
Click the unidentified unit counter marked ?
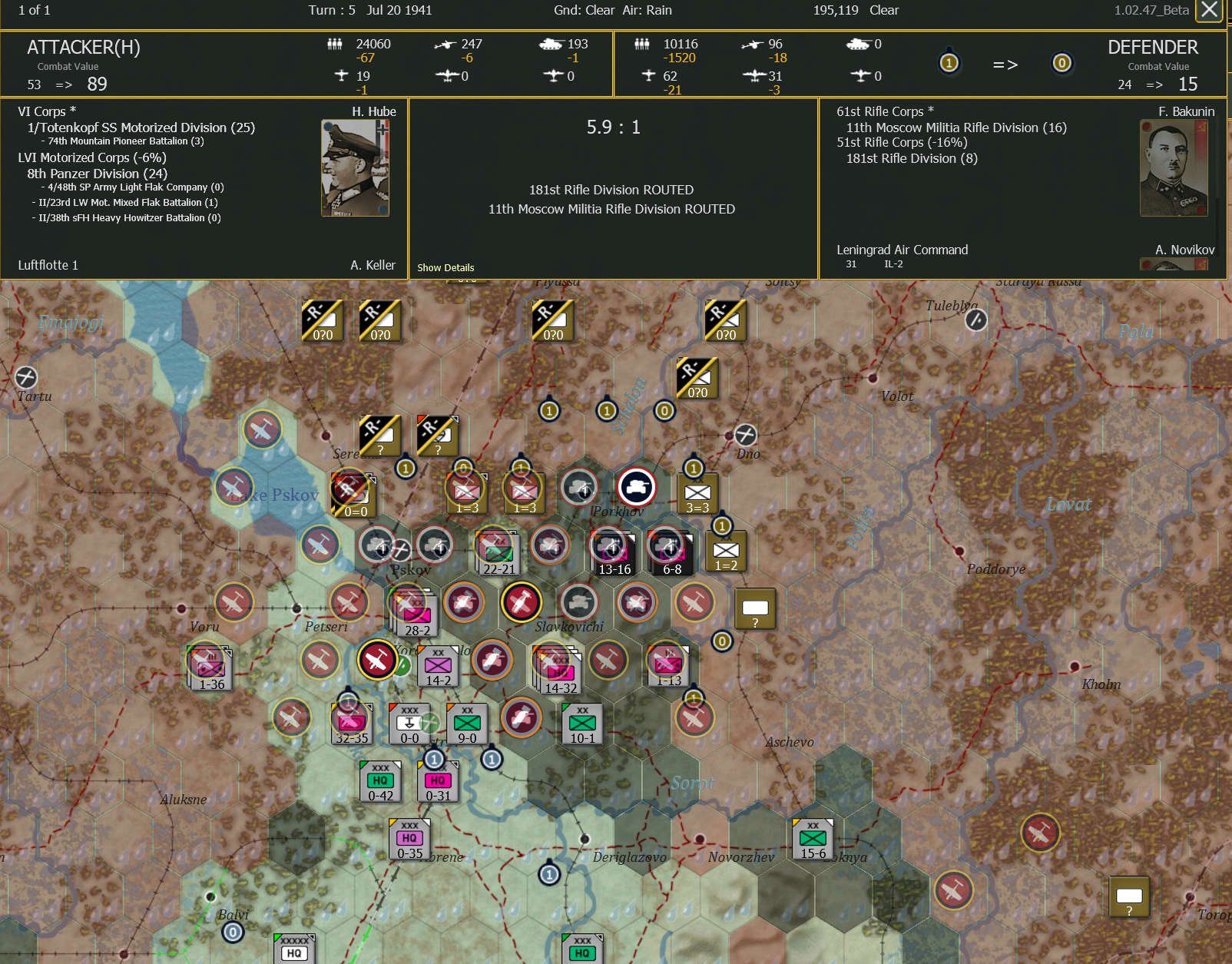pos(756,609)
